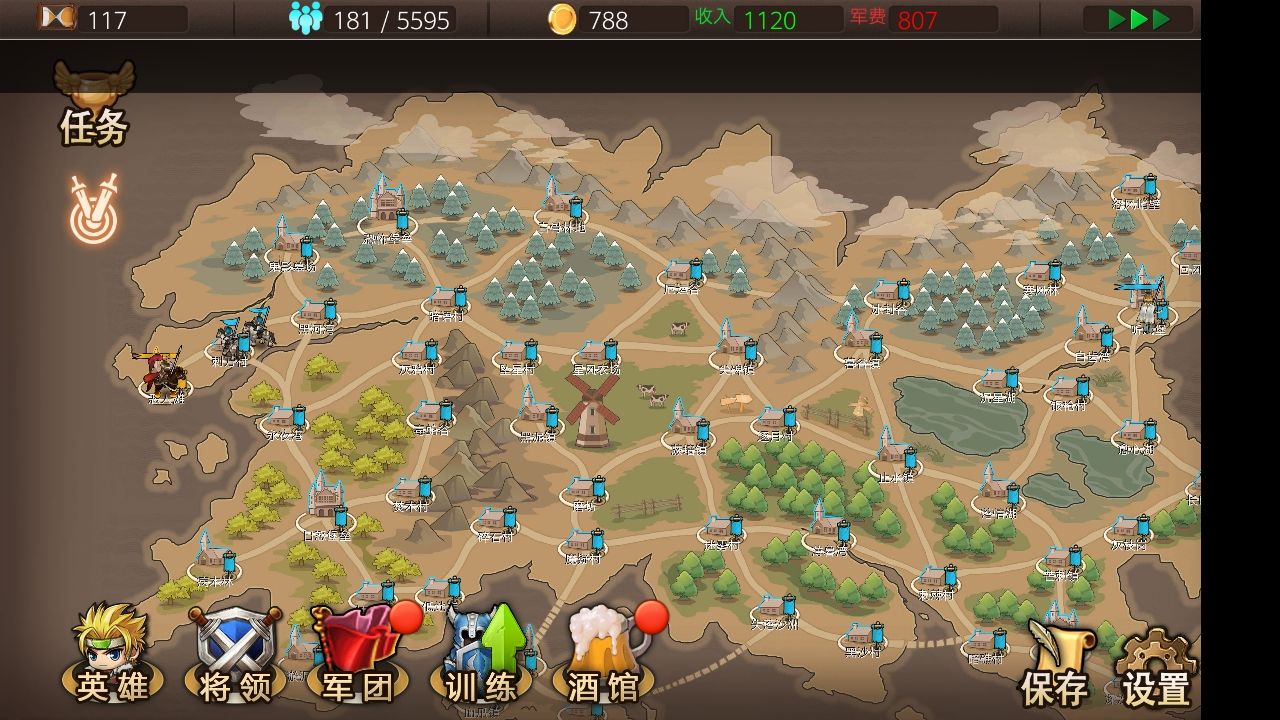
Task: Select the 星风农场 town node
Action: pos(597,355)
